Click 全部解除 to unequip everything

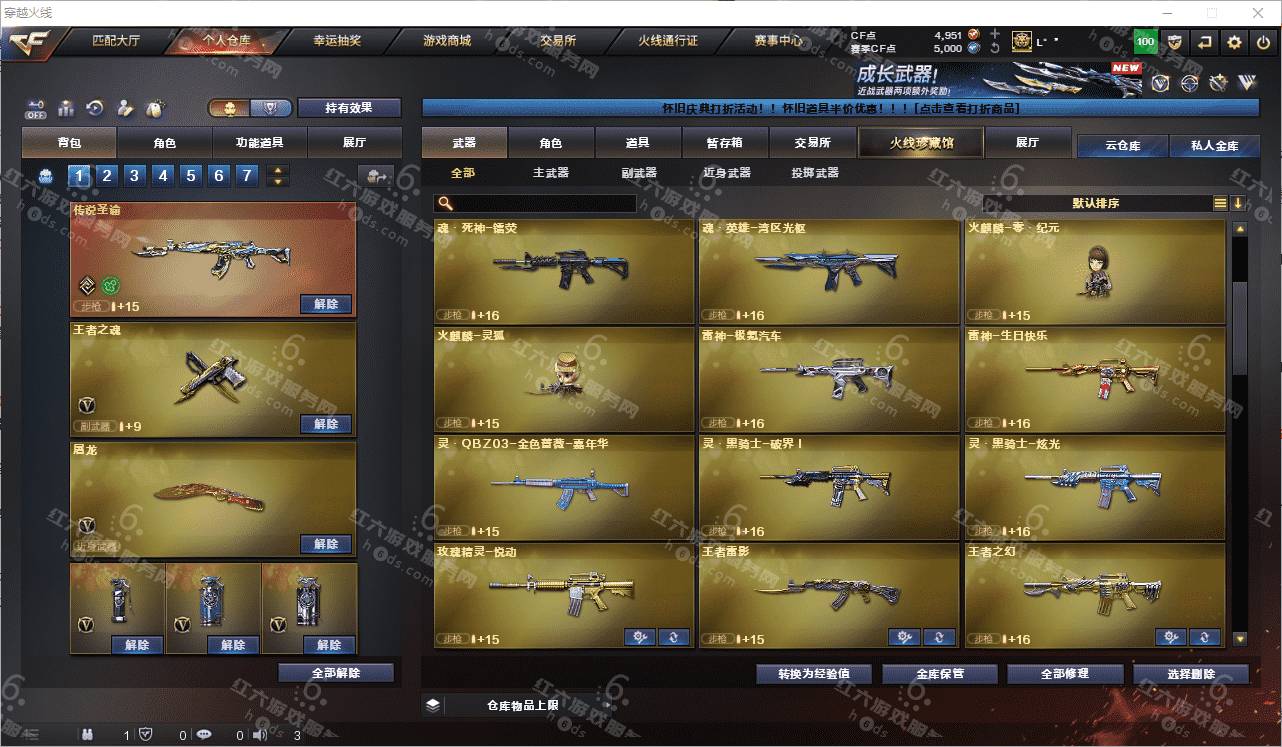tap(336, 673)
